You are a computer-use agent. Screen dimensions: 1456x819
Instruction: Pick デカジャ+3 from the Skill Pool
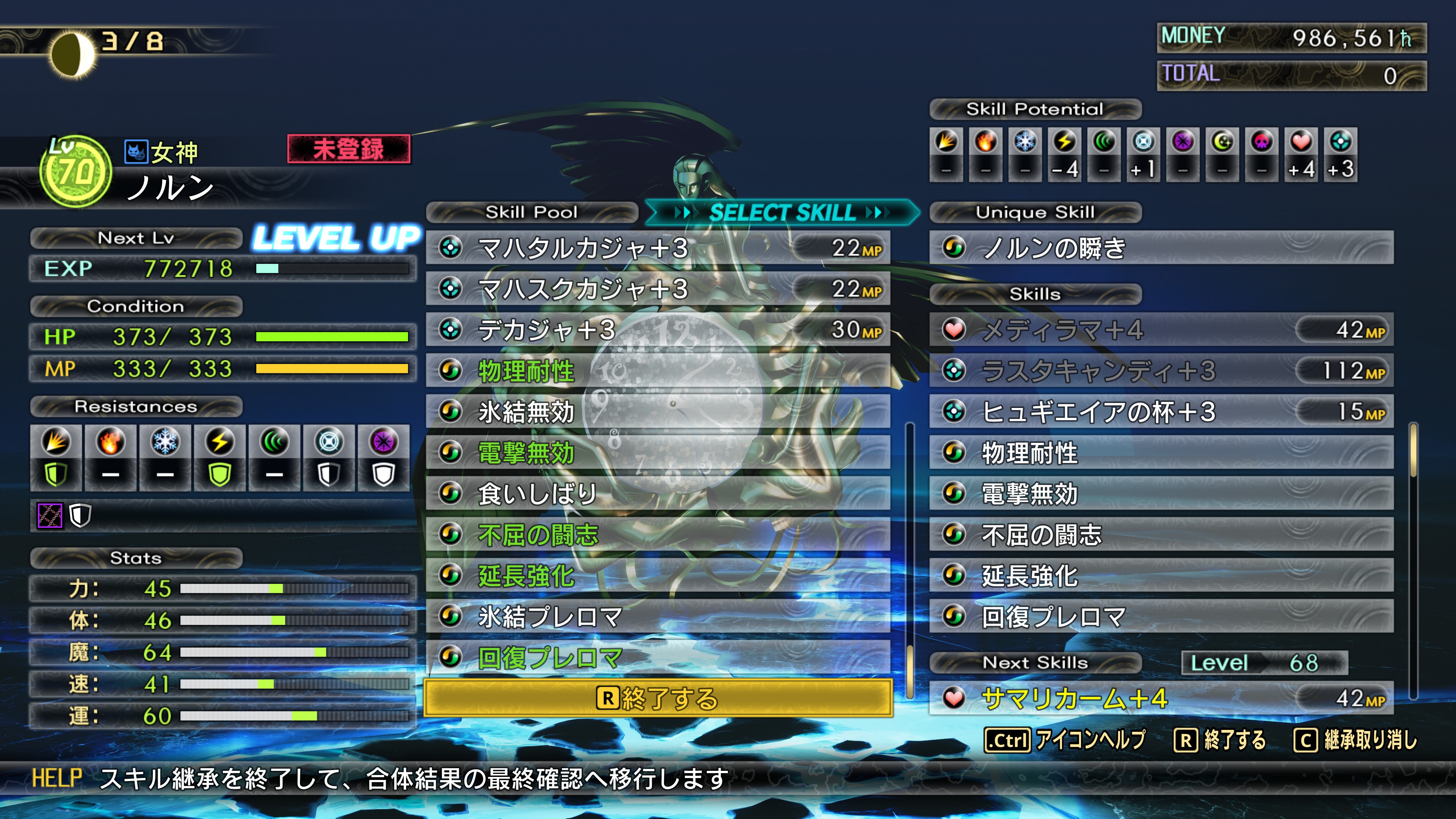coord(657,329)
